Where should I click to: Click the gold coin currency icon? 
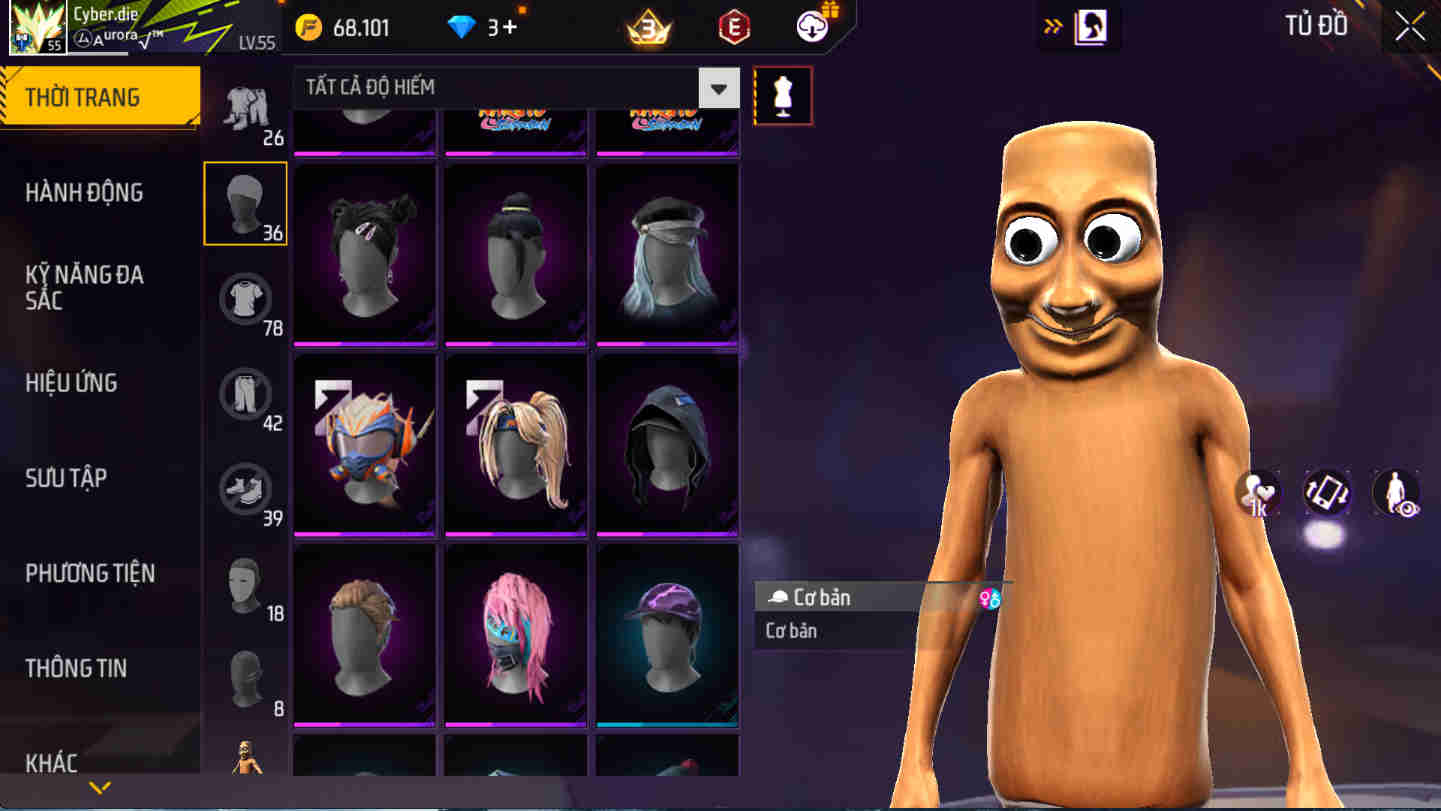[310, 27]
